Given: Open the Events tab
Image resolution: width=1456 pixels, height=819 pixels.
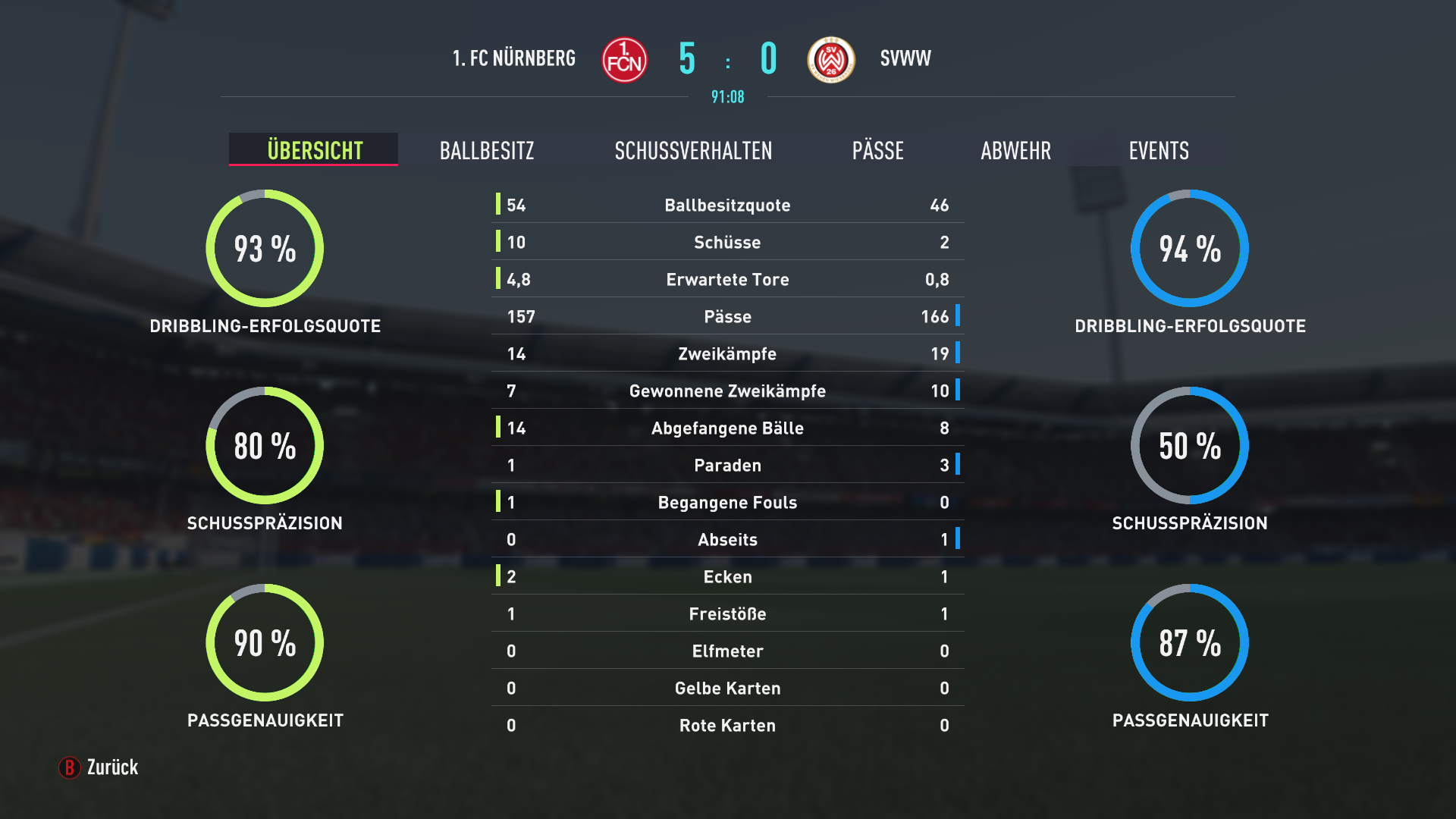Looking at the screenshot, I should (x=1158, y=150).
